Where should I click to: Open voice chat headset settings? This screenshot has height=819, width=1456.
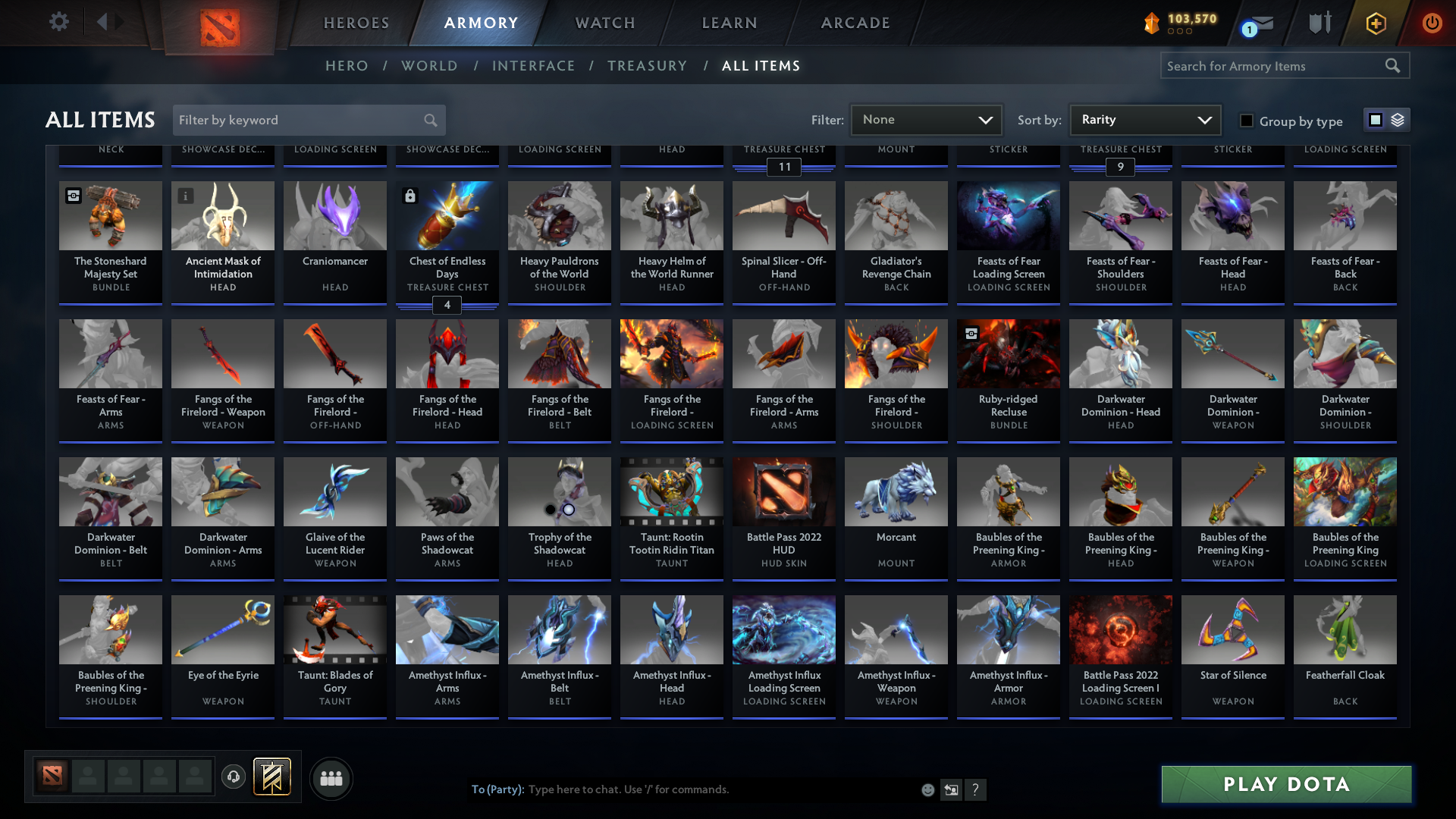click(x=234, y=778)
